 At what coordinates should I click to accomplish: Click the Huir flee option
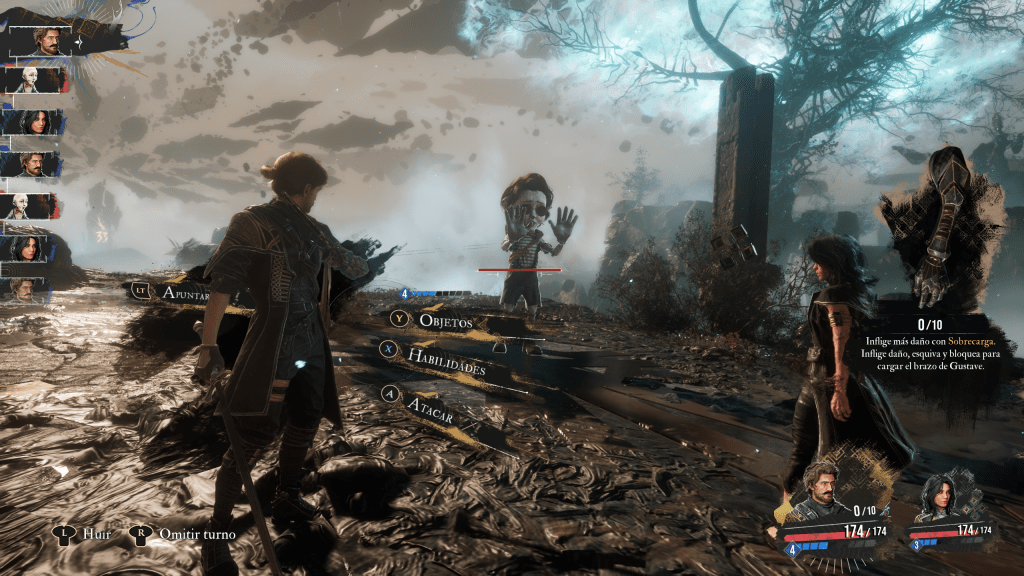pyautogui.click(x=95, y=534)
